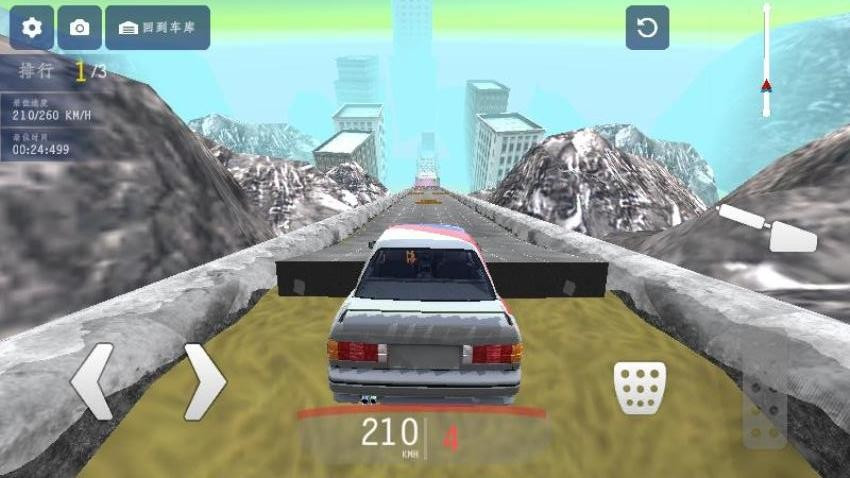
Task: Steer left with the left arrow
Action: click(93, 381)
